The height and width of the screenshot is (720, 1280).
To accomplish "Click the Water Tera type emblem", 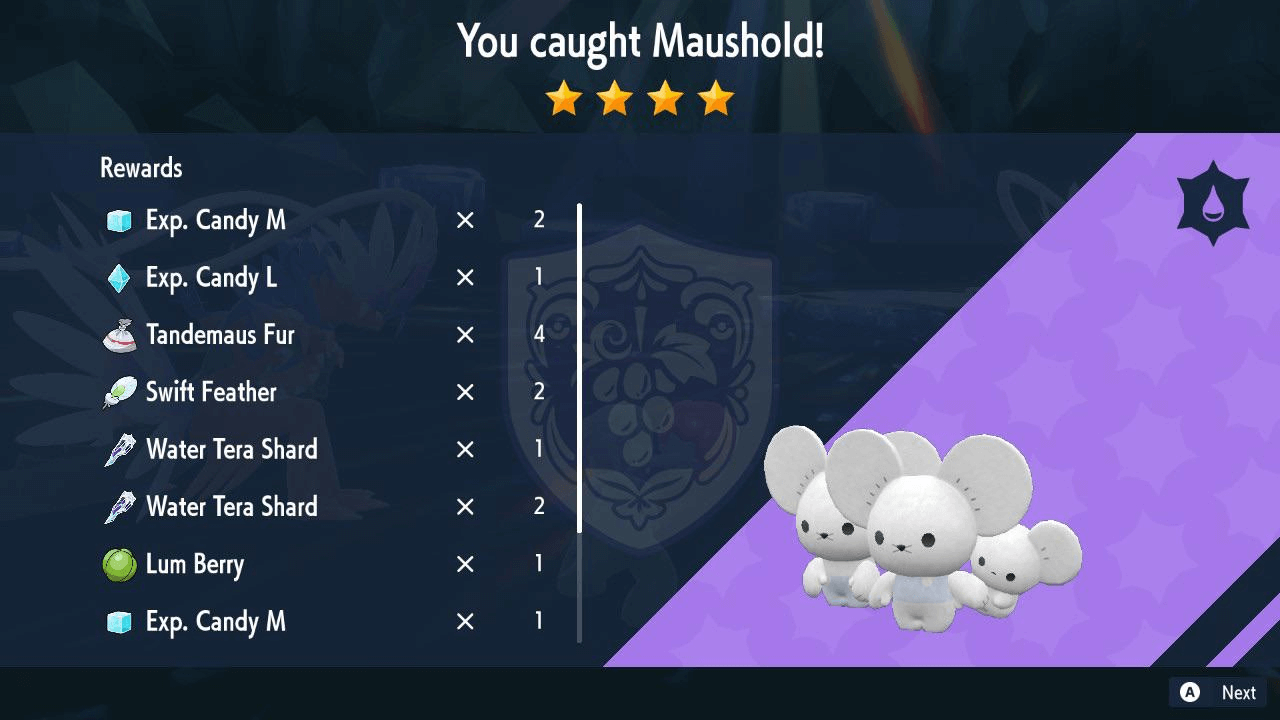I will click(x=1215, y=202).
